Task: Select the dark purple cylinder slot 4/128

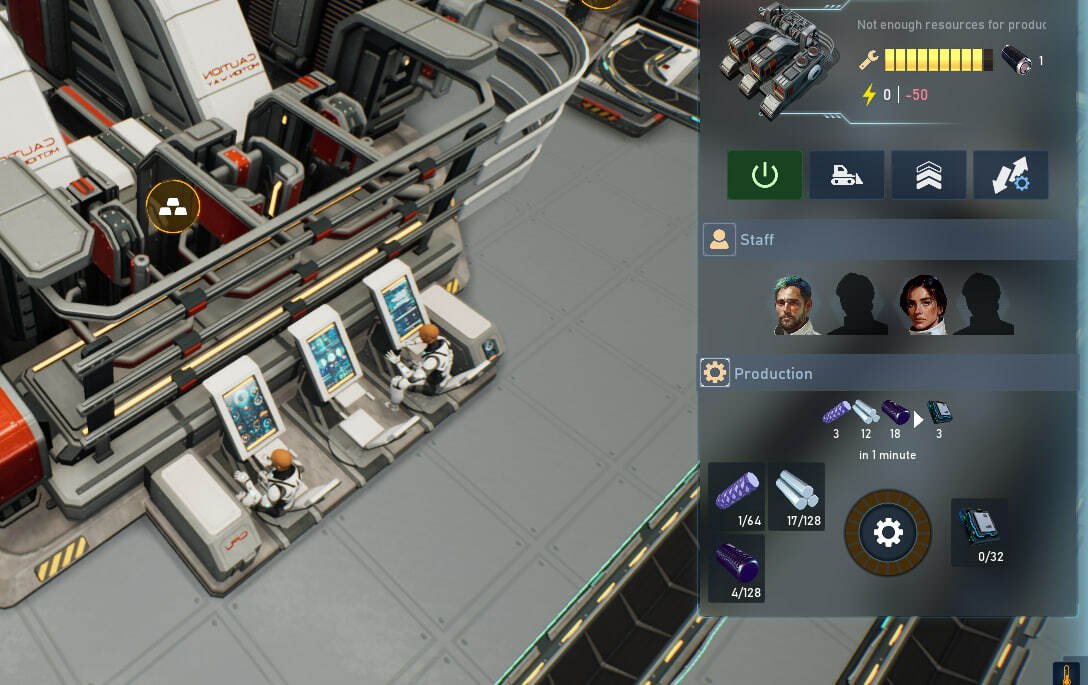Action: 737,568
